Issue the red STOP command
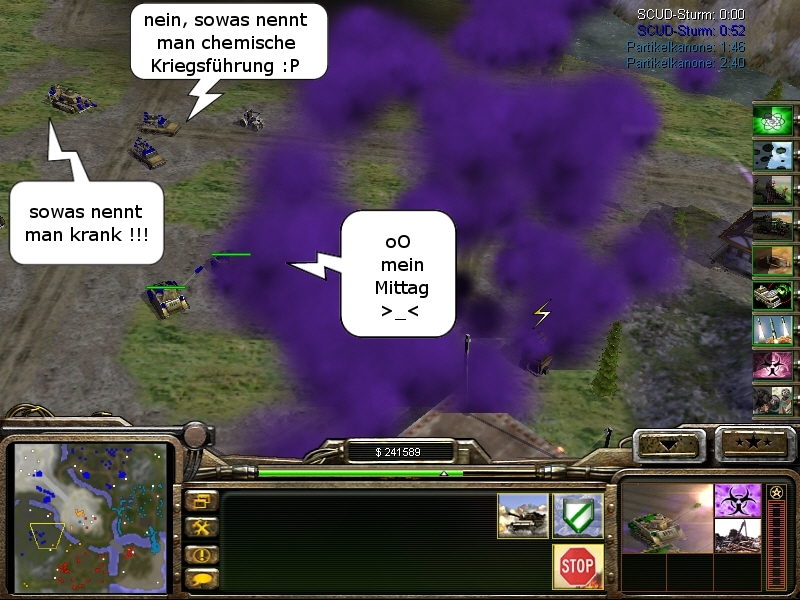The height and width of the screenshot is (600, 800). coord(578,566)
